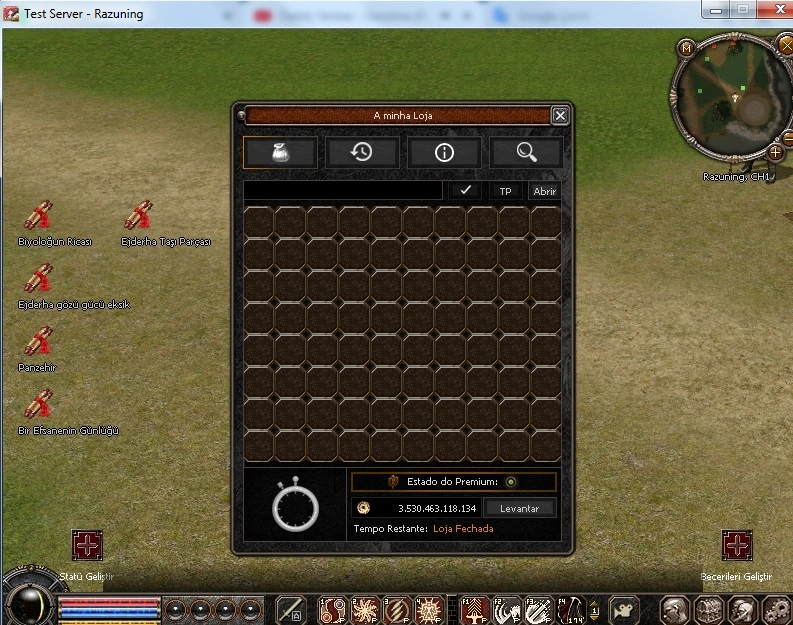This screenshot has height=625, width=793.
Task: Open Bir Efsanenin Günlüğü quest scroll
Action: point(39,405)
